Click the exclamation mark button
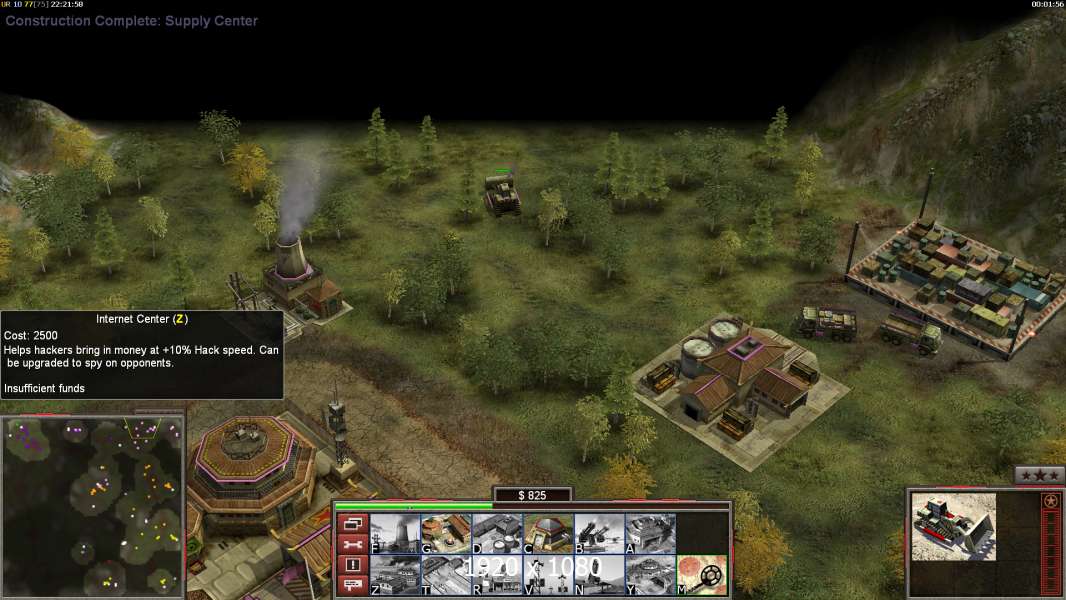This screenshot has width=1066, height=600. 352,565
